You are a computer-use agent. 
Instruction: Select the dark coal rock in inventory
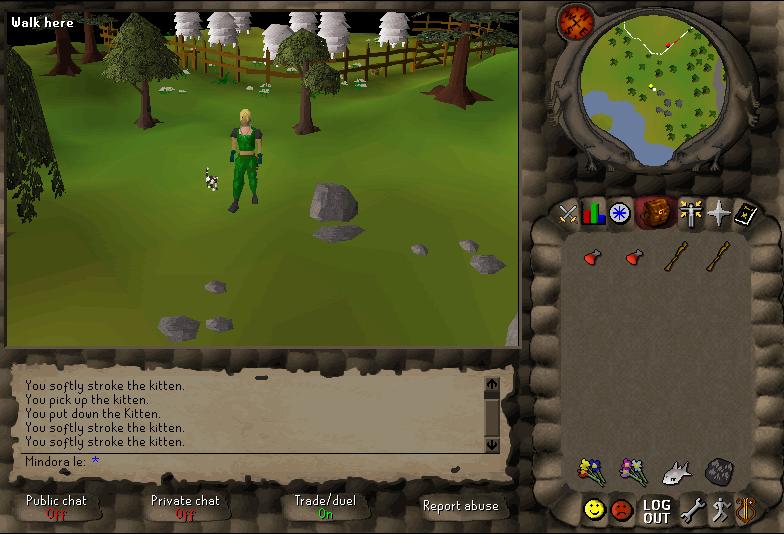coord(718,471)
